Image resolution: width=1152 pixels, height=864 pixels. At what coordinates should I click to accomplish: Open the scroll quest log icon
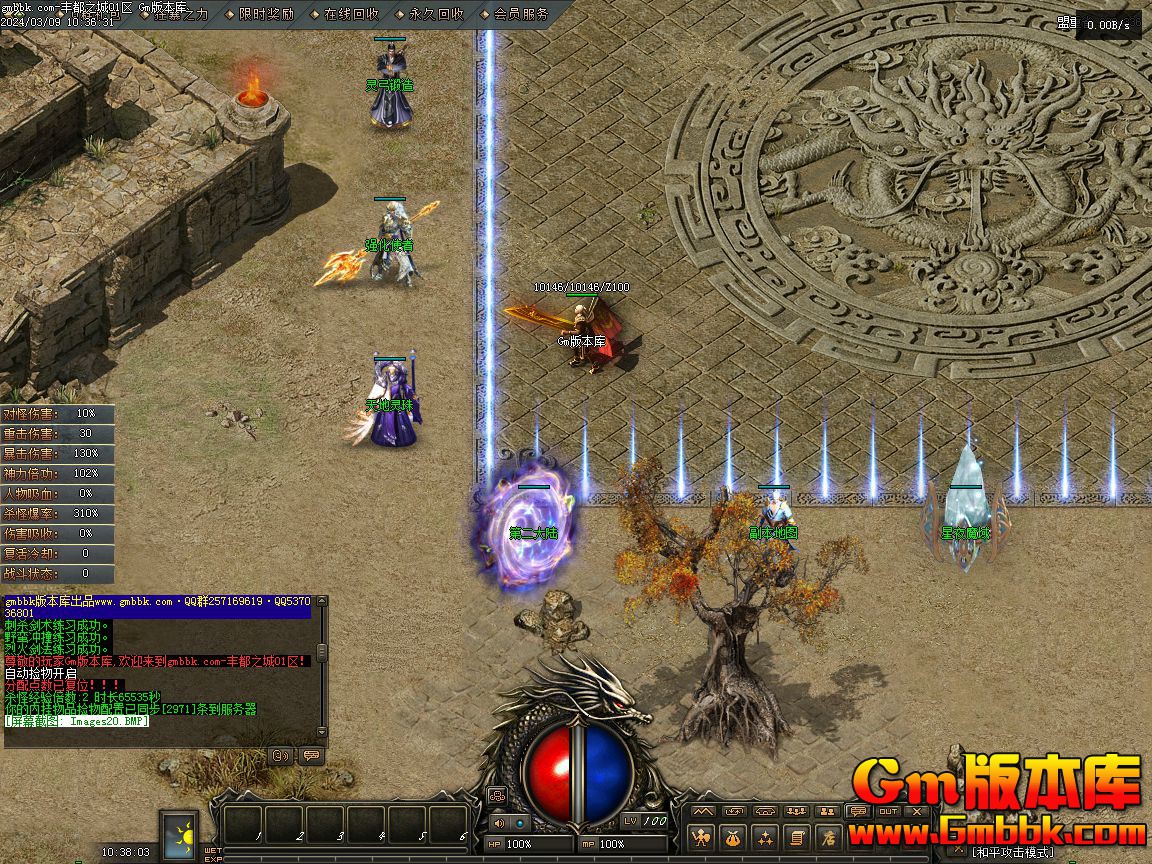(796, 837)
